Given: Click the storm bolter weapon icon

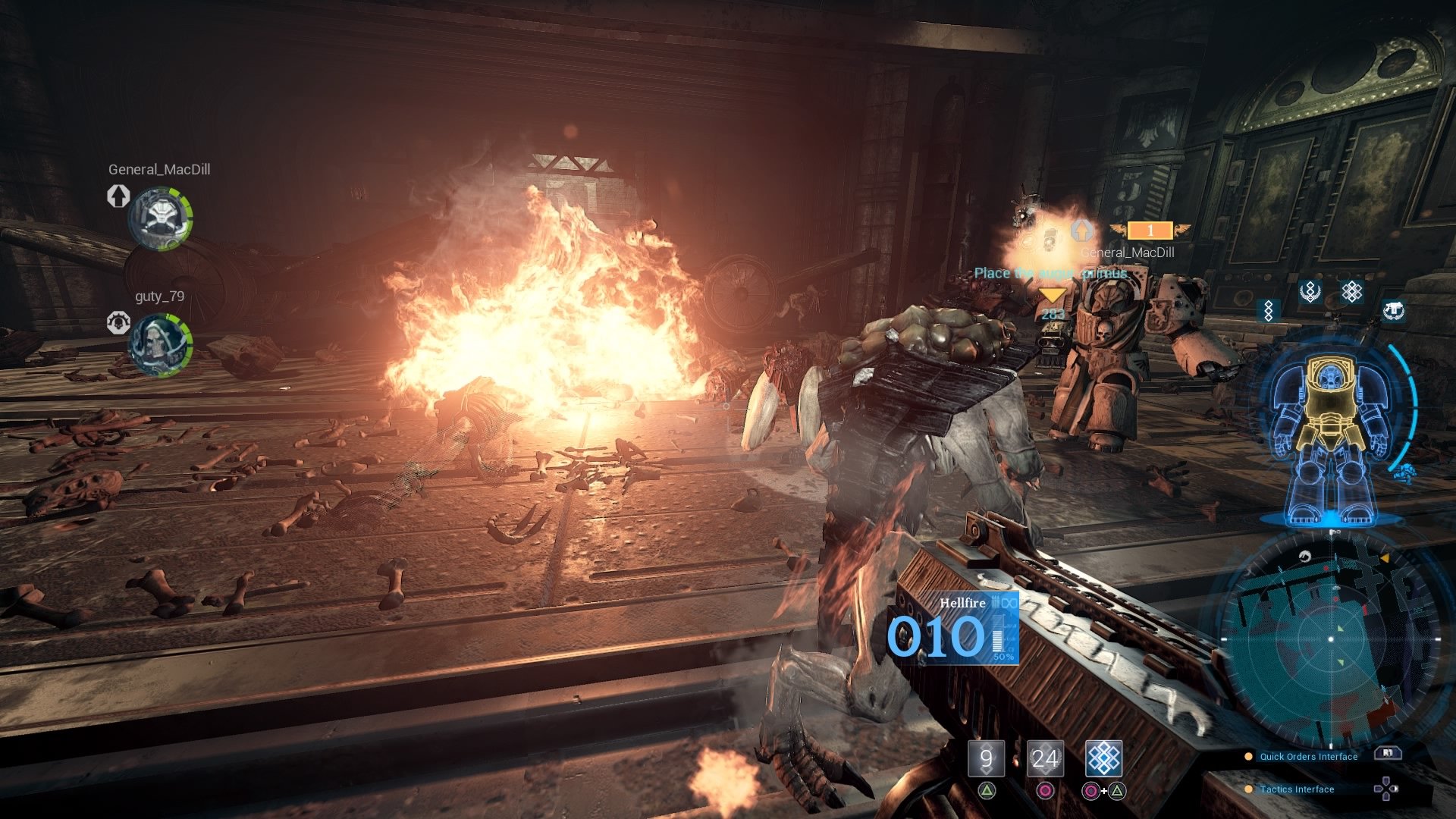Looking at the screenshot, I should point(1393,309).
